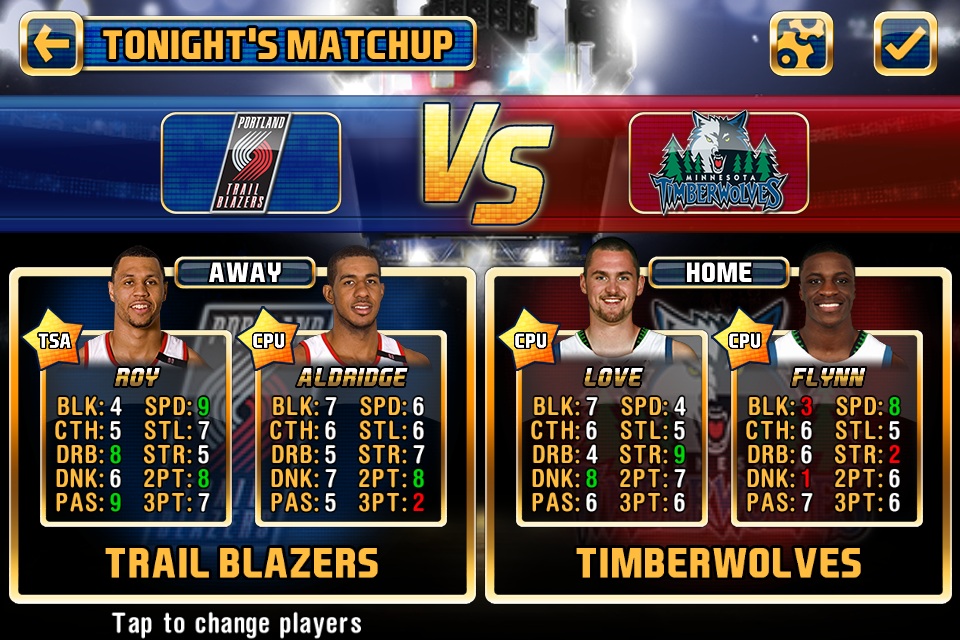The height and width of the screenshot is (640, 960).
Task: Toggle the TSA star badge on Roy
Action: (x=56, y=340)
